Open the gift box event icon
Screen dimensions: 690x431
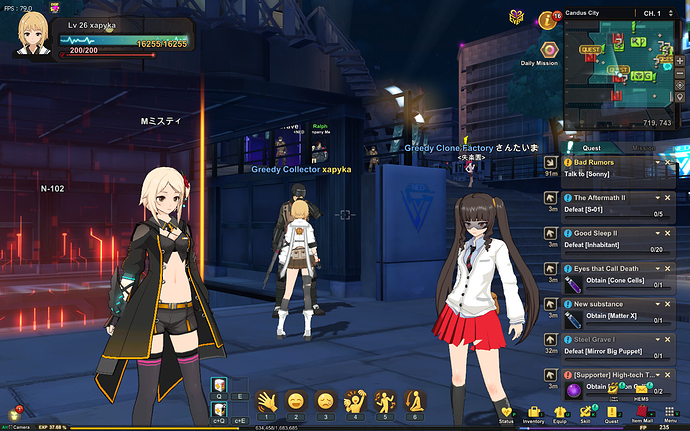point(516,17)
